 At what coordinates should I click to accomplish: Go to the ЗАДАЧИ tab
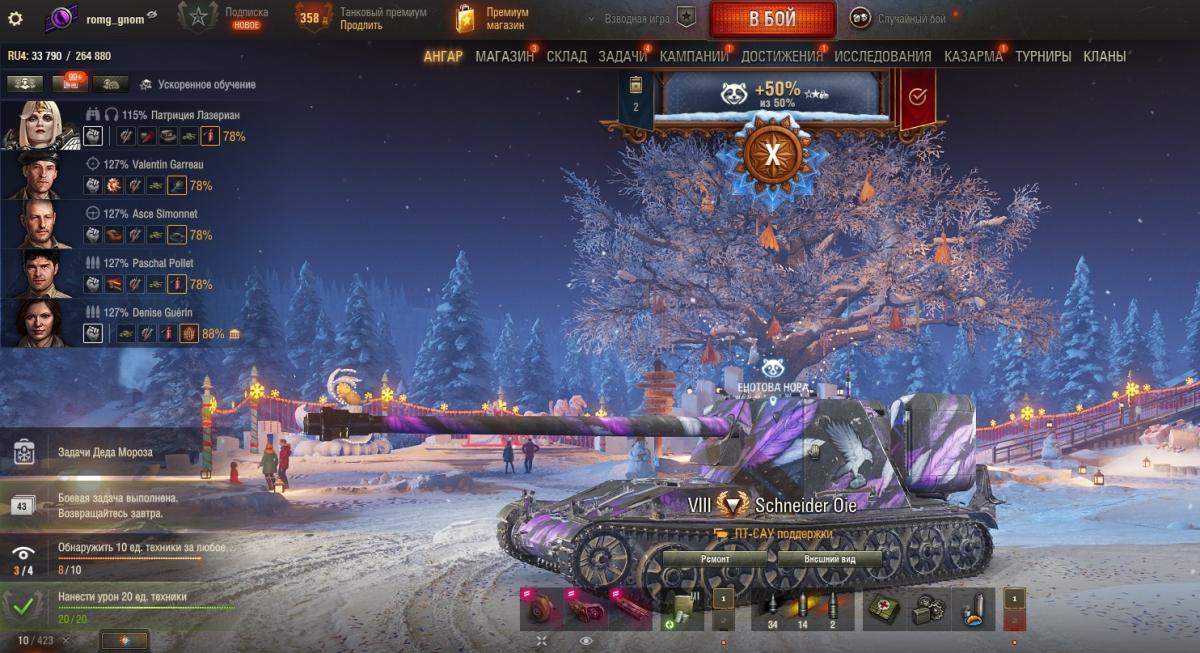click(622, 57)
